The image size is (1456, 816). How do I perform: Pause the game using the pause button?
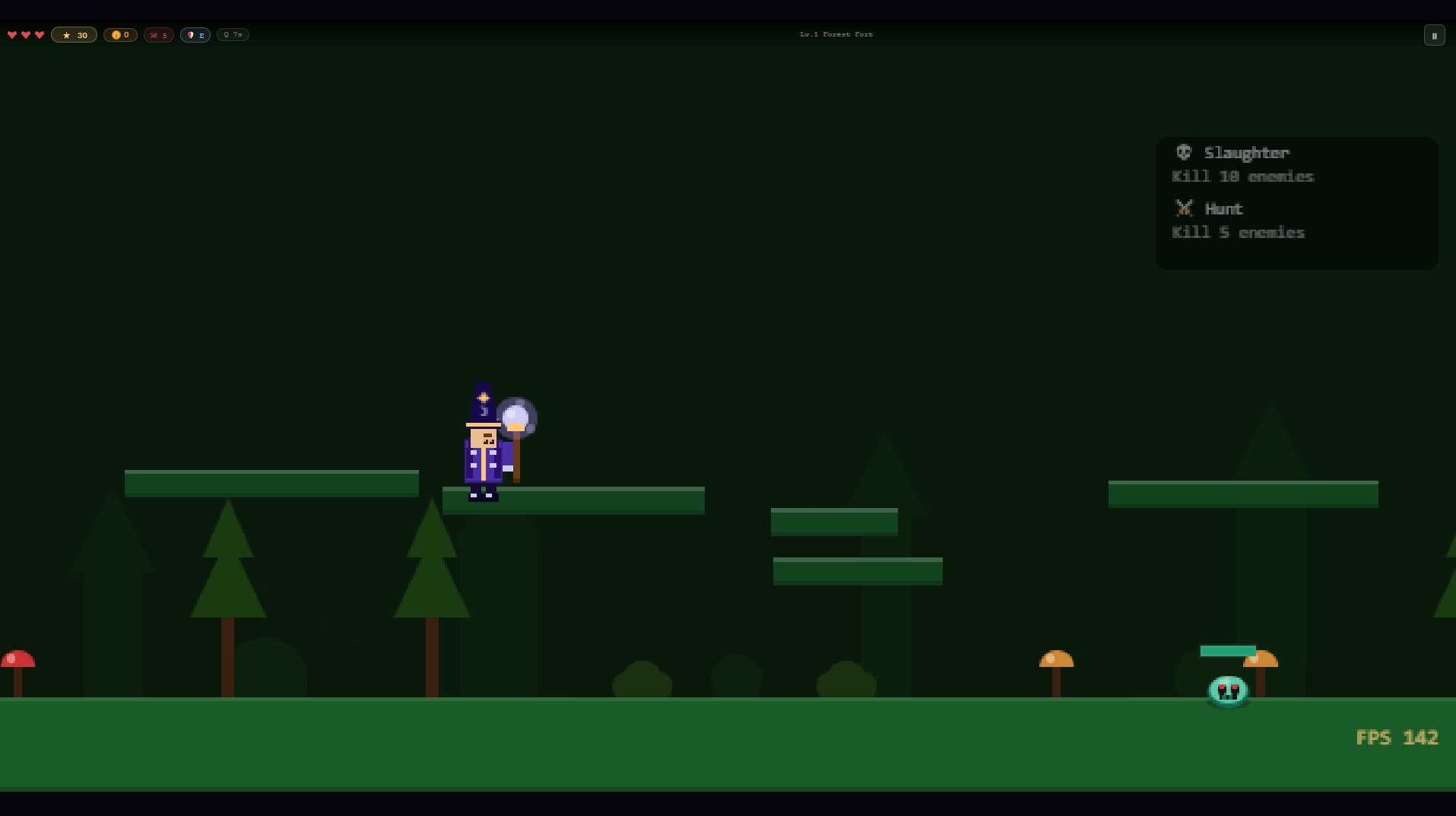[1434, 35]
